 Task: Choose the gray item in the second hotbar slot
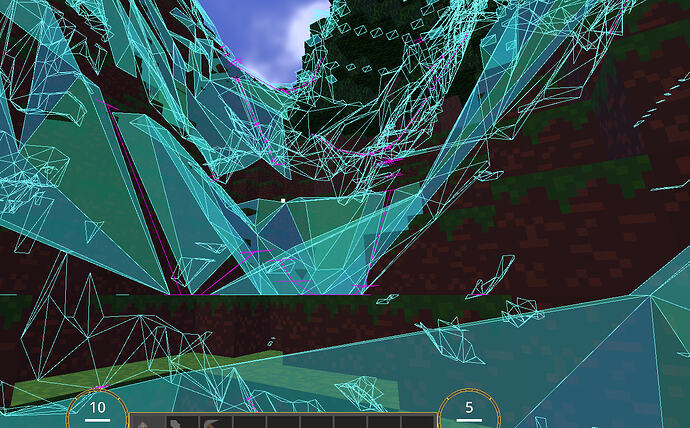click(x=180, y=422)
